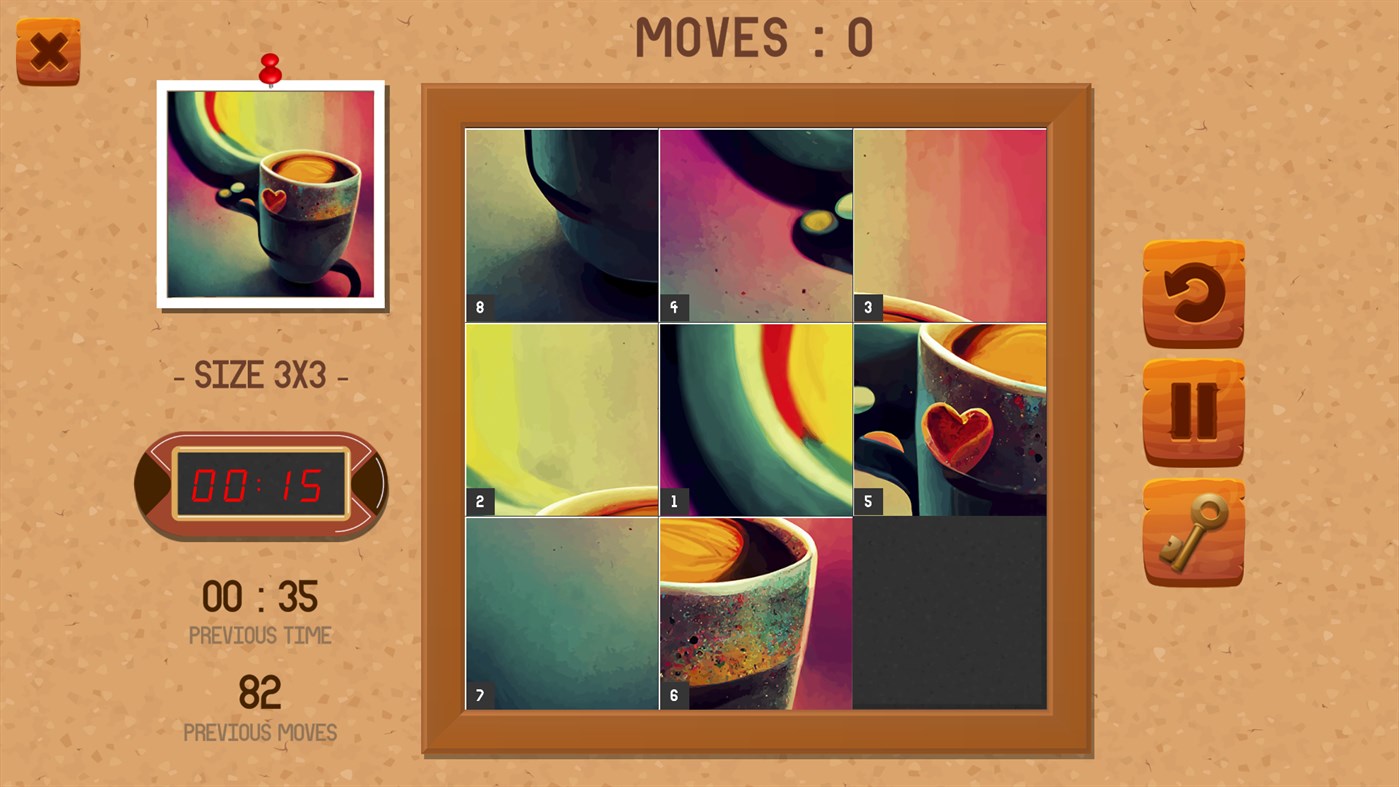Click the SIZE 3X3 label

pyautogui.click(x=260, y=375)
